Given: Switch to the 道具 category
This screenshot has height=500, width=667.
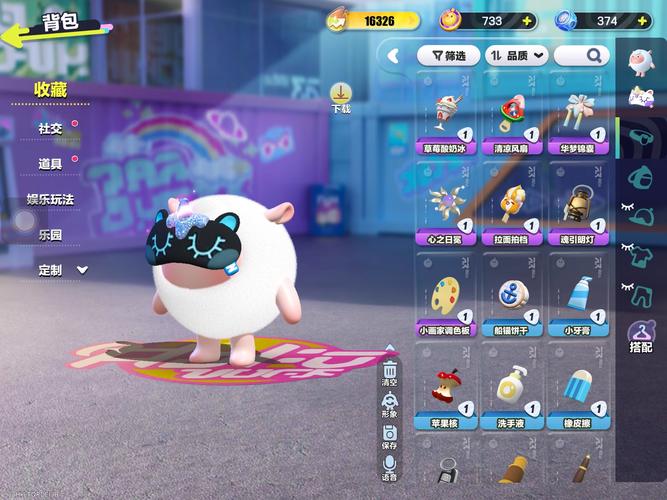Looking at the screenshot, I should [x=50, y=163].
